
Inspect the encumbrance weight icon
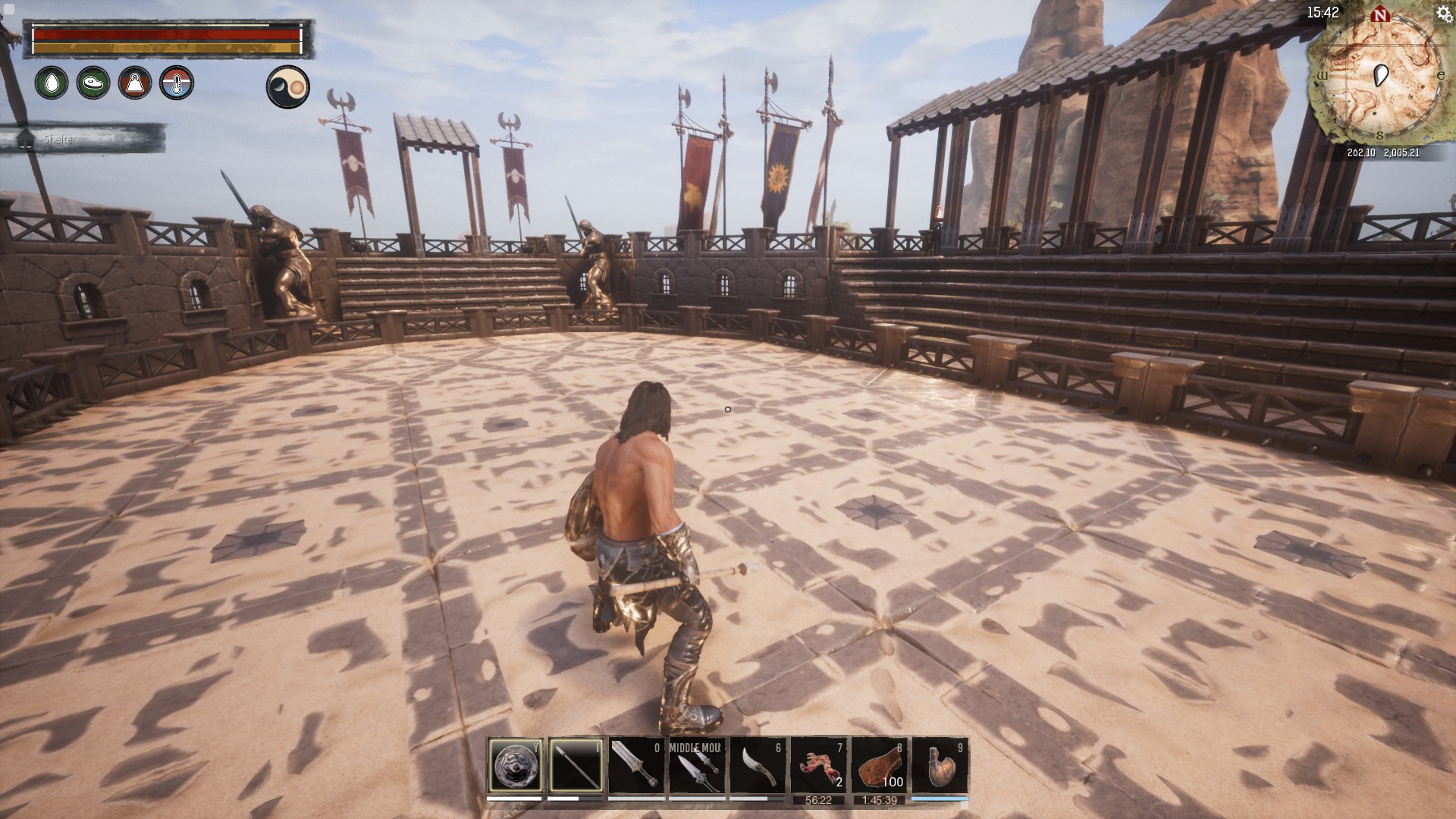pos(135,83)
